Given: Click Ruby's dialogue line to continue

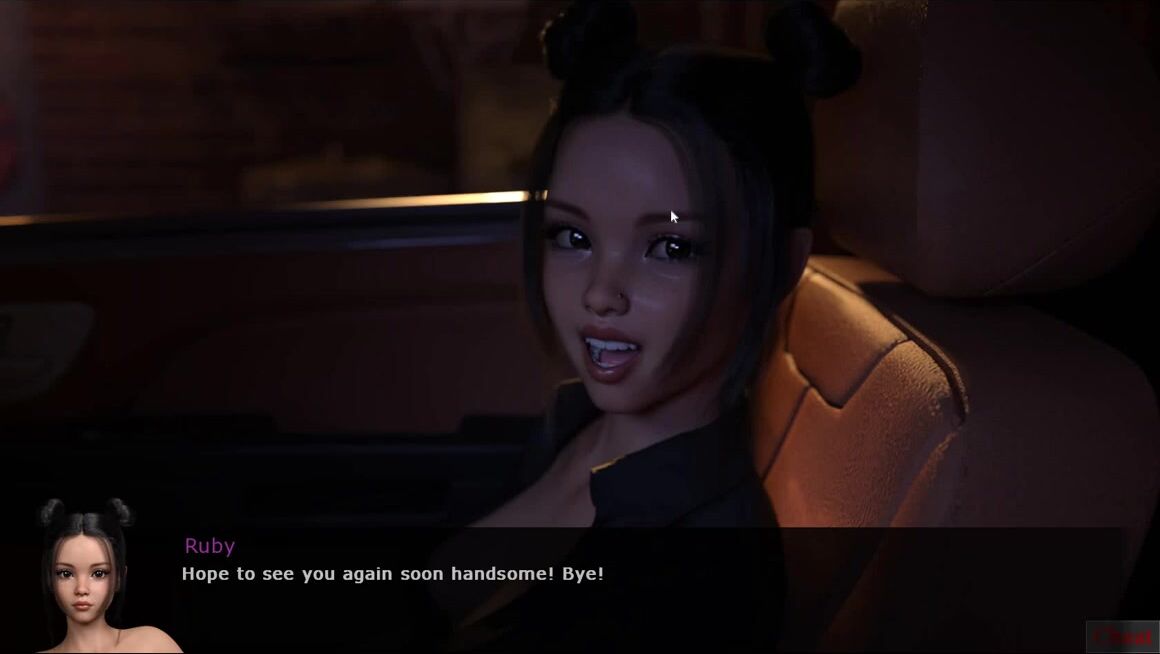Looking at the screenshot, I should coord(392,574).
